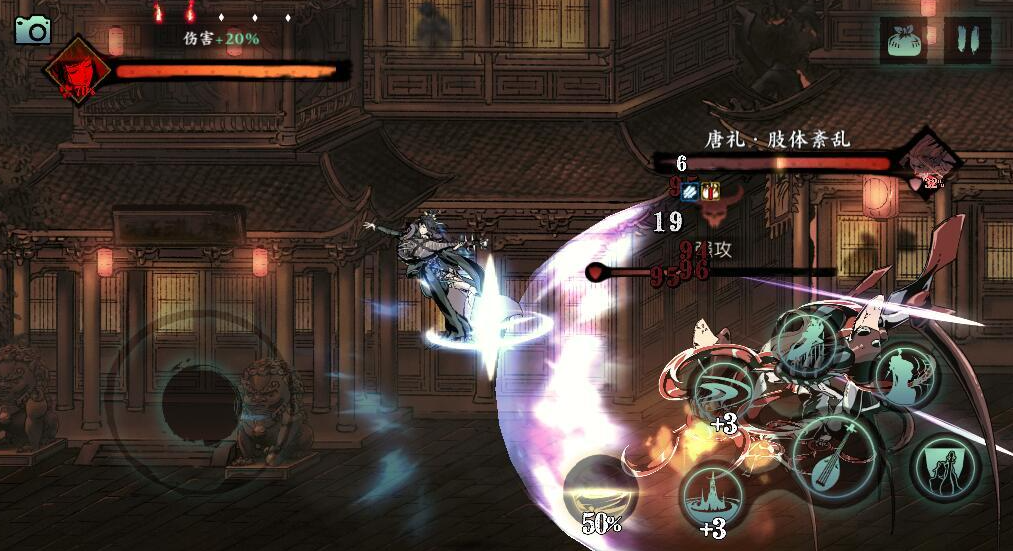Take a screenshot with the camera icon
This screenshot has height=551, width=1013.
(x=32, y=30)
